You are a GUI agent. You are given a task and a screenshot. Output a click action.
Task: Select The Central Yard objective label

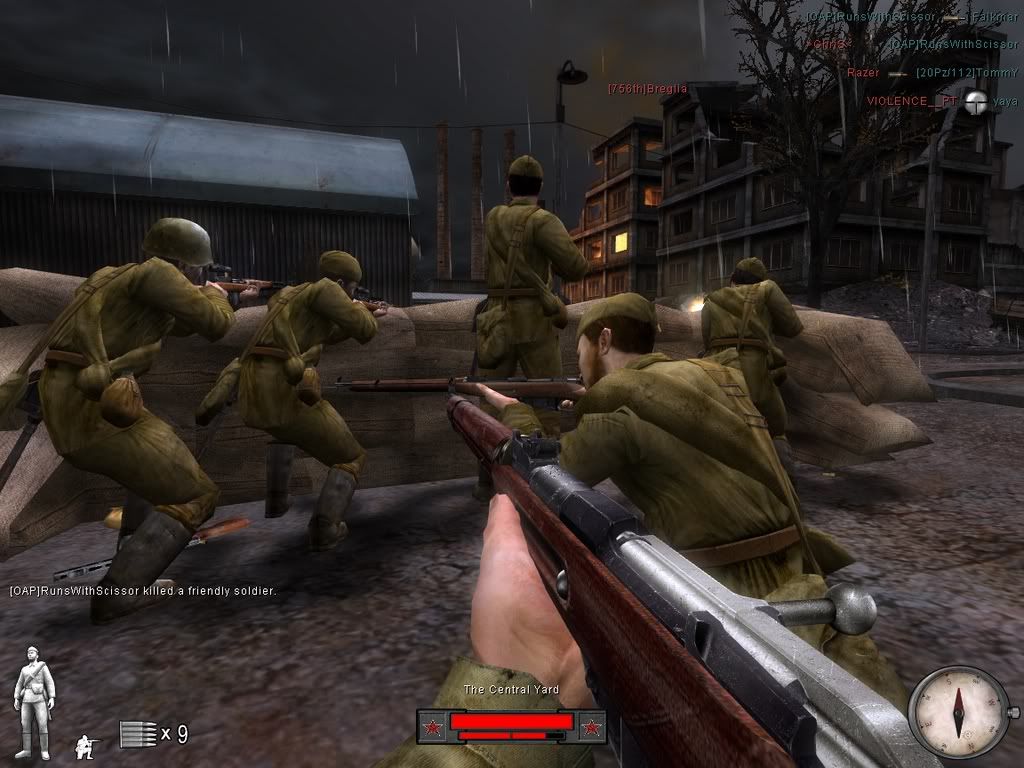tap(511, 690)
